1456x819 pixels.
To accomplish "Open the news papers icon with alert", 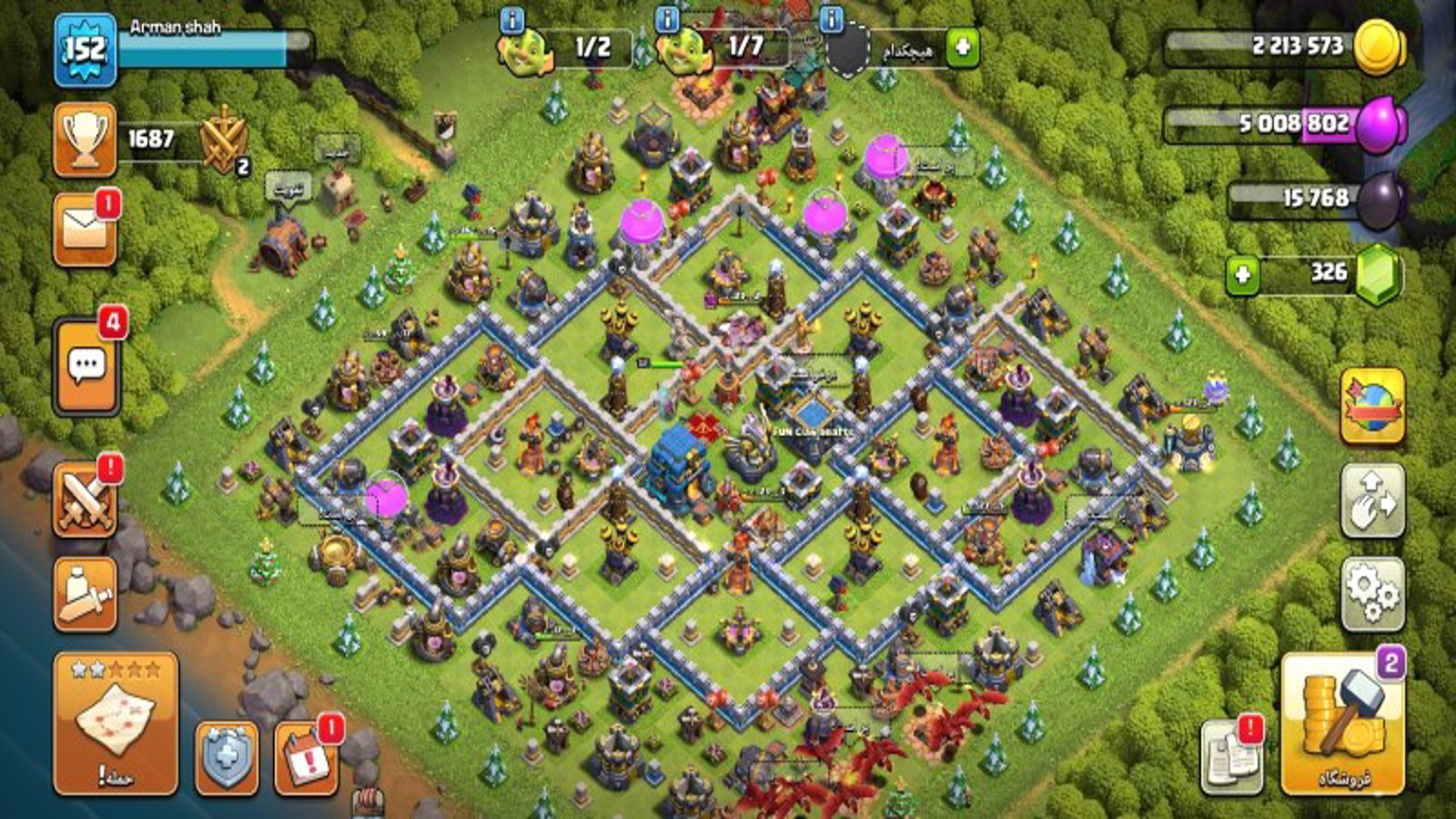I will click(x=1231, y=755).
